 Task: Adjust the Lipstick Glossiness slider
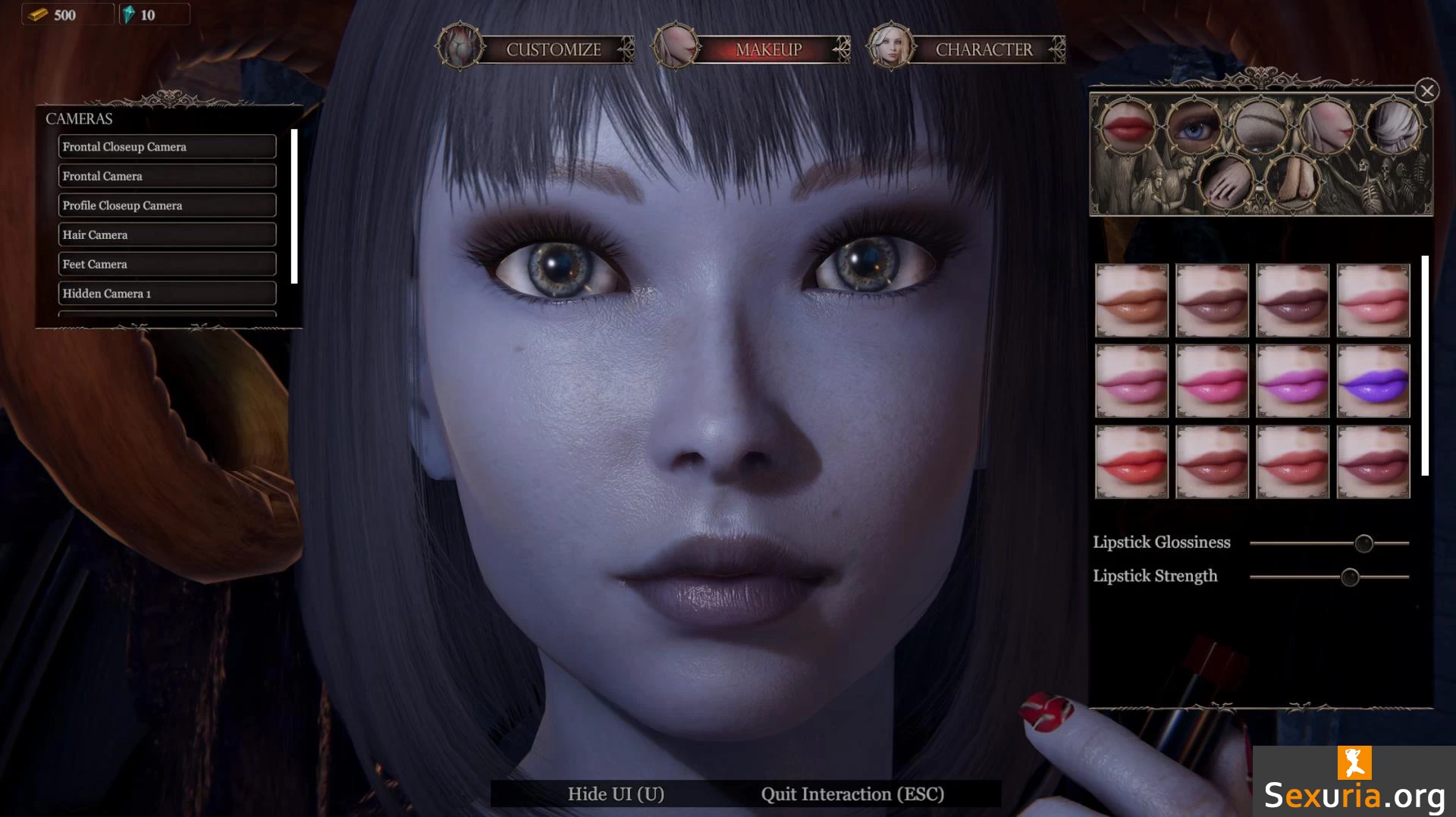click(x=1363, y=543)
